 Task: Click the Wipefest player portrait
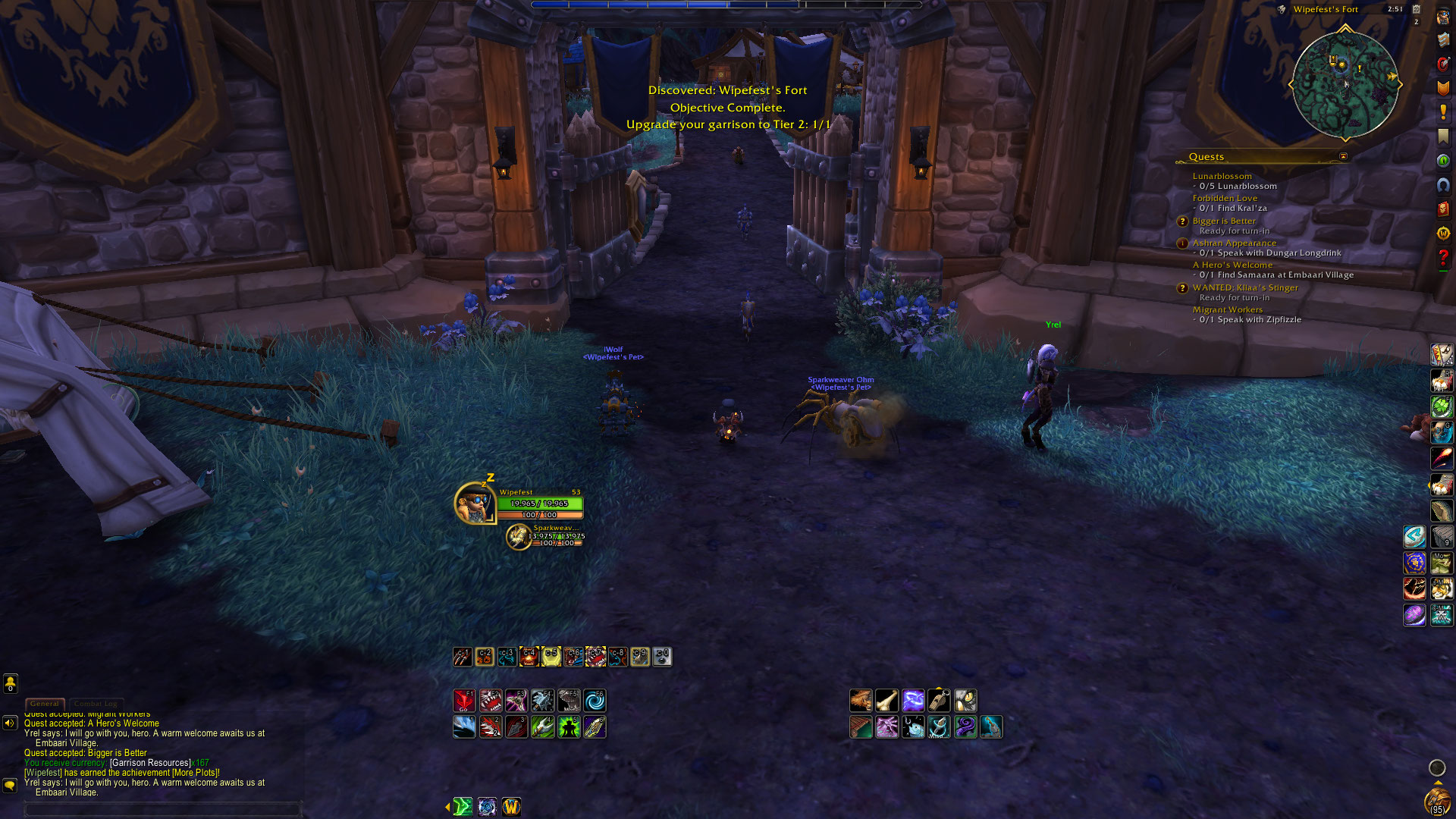click(475, 503)
